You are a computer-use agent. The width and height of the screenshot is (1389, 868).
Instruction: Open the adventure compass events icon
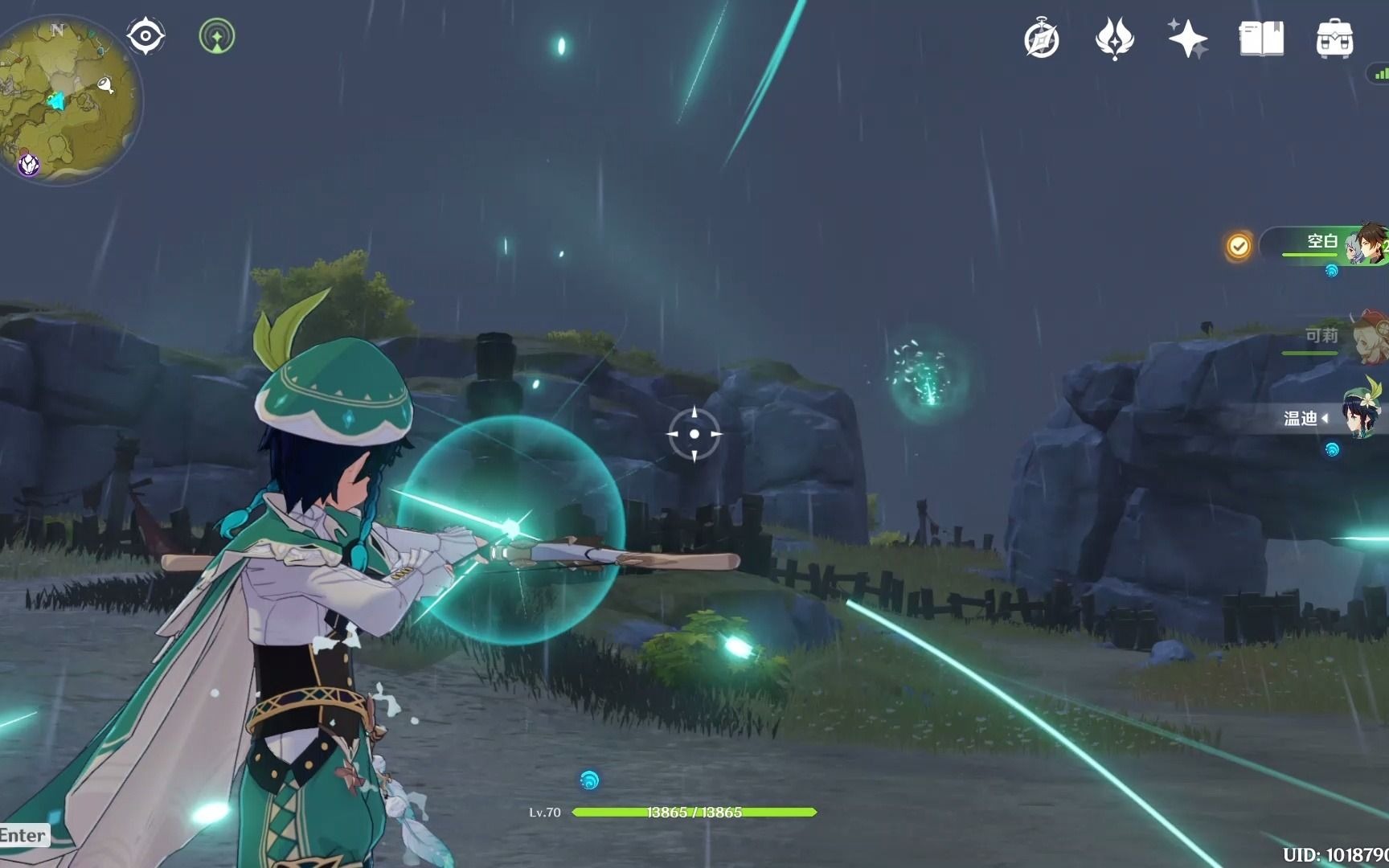tap(1042, 39)
